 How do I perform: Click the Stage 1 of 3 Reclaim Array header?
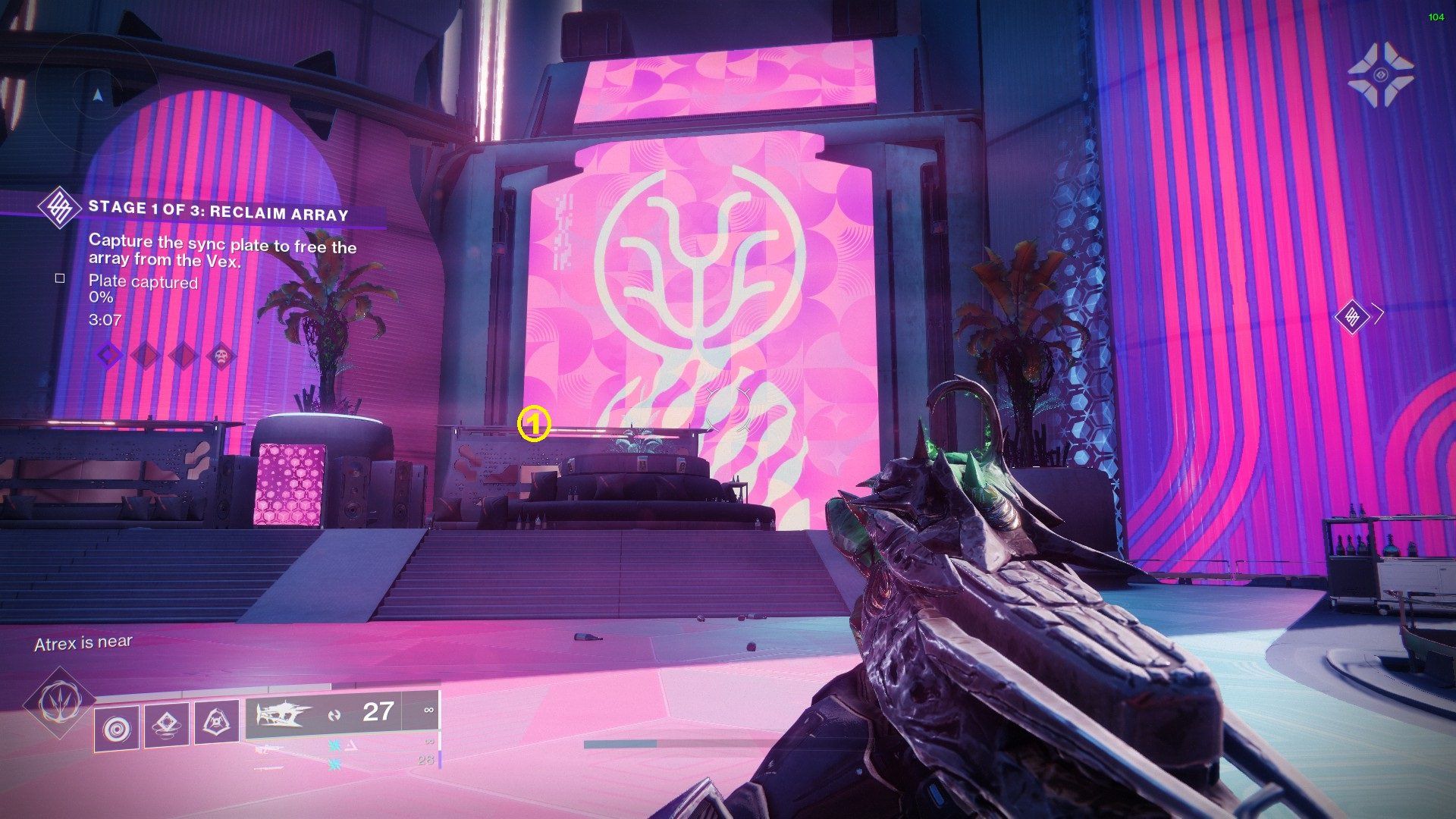218,211
